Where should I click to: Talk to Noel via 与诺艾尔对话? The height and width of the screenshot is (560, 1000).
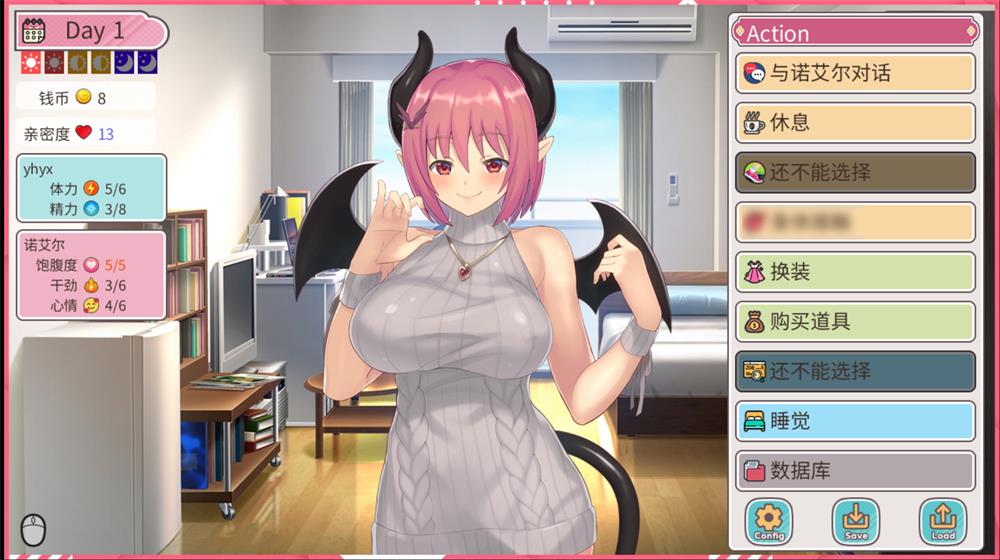pos(855,73)
